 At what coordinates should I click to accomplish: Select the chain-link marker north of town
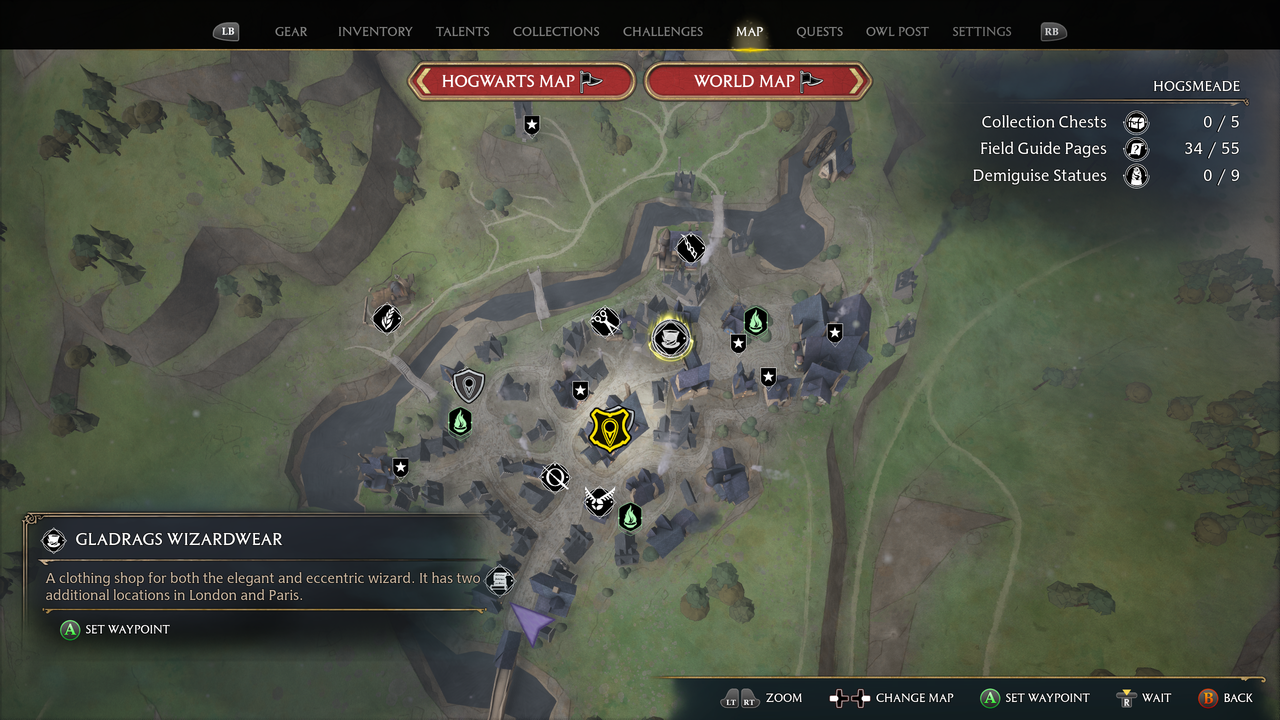click(x=690, y=247)
